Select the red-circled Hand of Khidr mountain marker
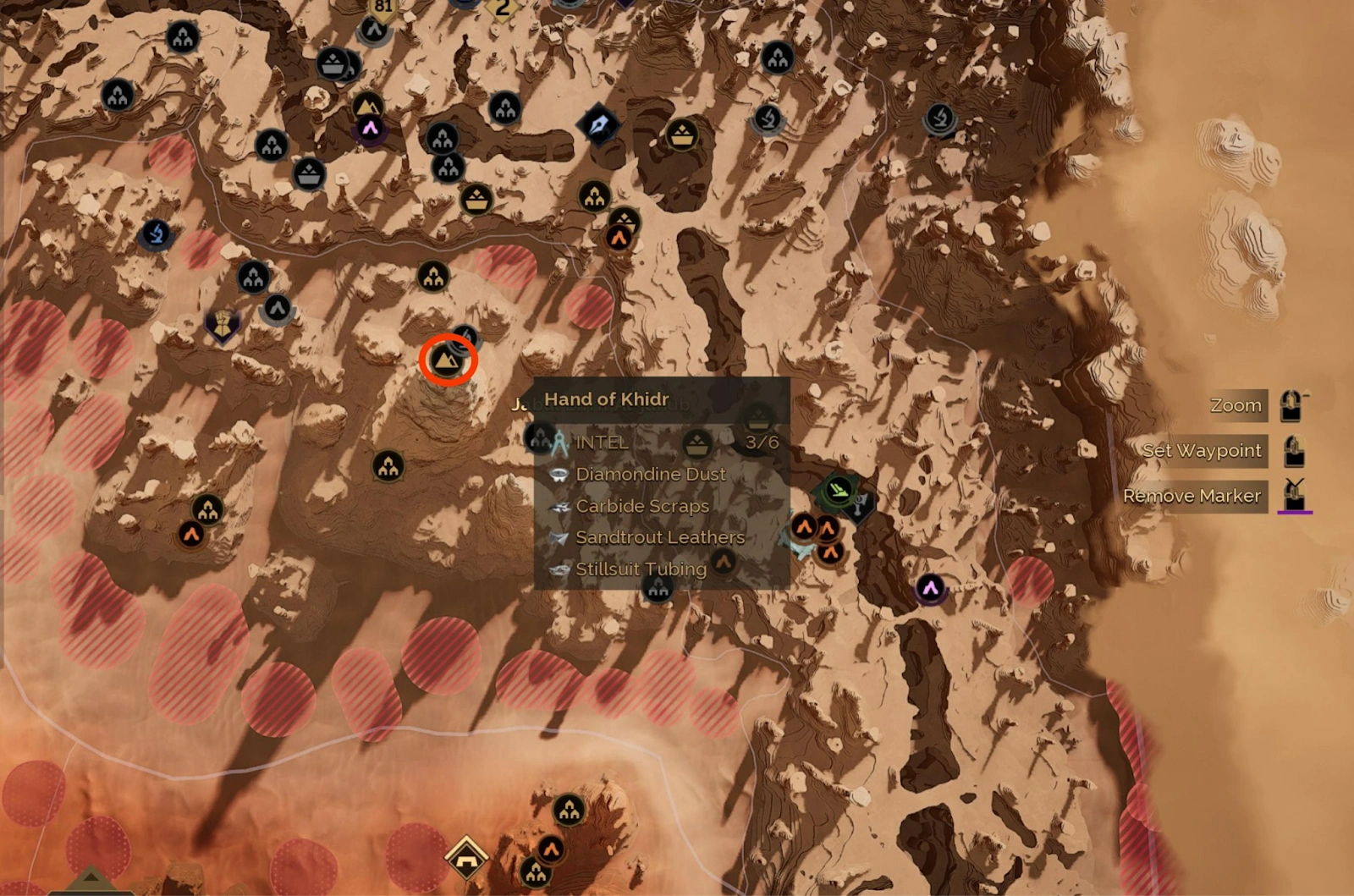The height and width of the screenshot is (896, 1354). [448, 361]
